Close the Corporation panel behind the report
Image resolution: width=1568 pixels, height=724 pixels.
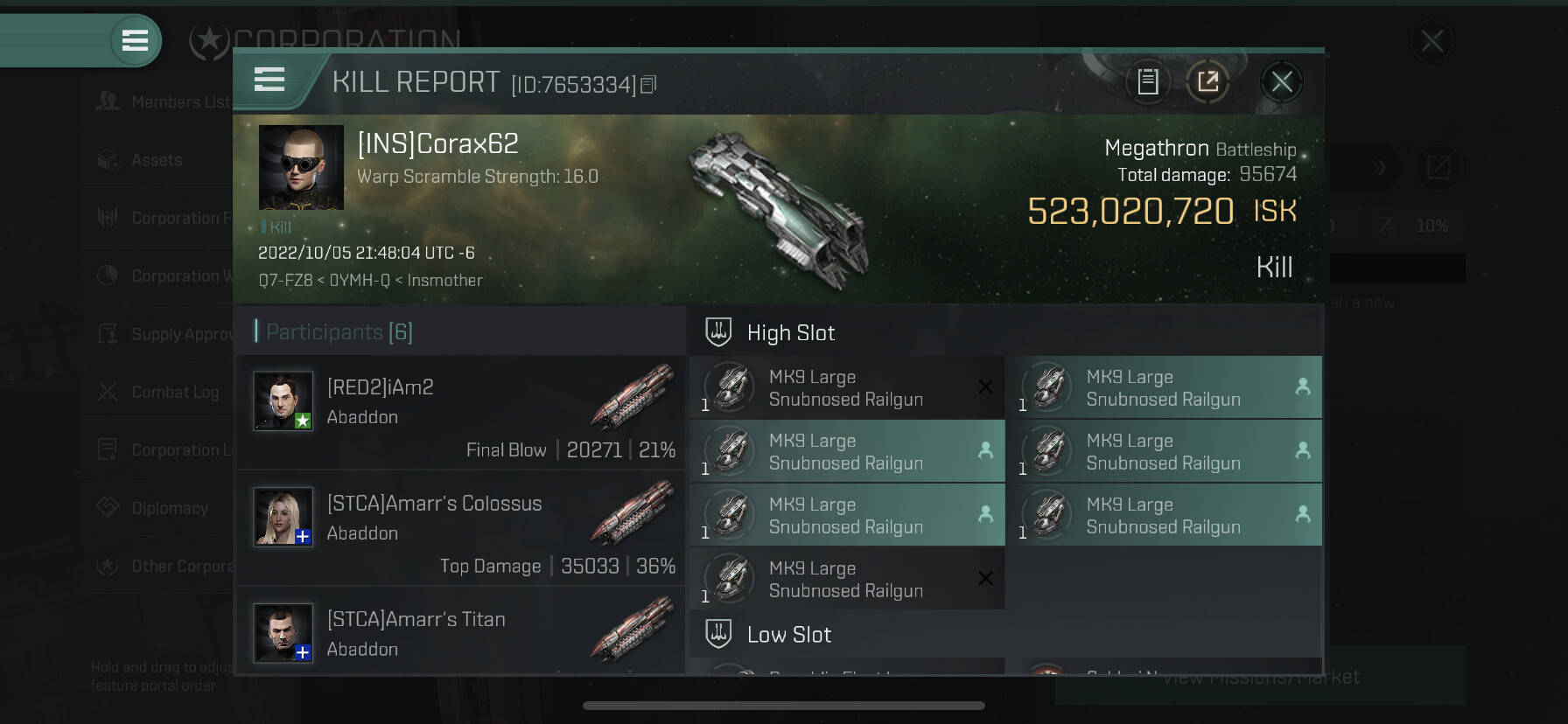point(1431,41)
